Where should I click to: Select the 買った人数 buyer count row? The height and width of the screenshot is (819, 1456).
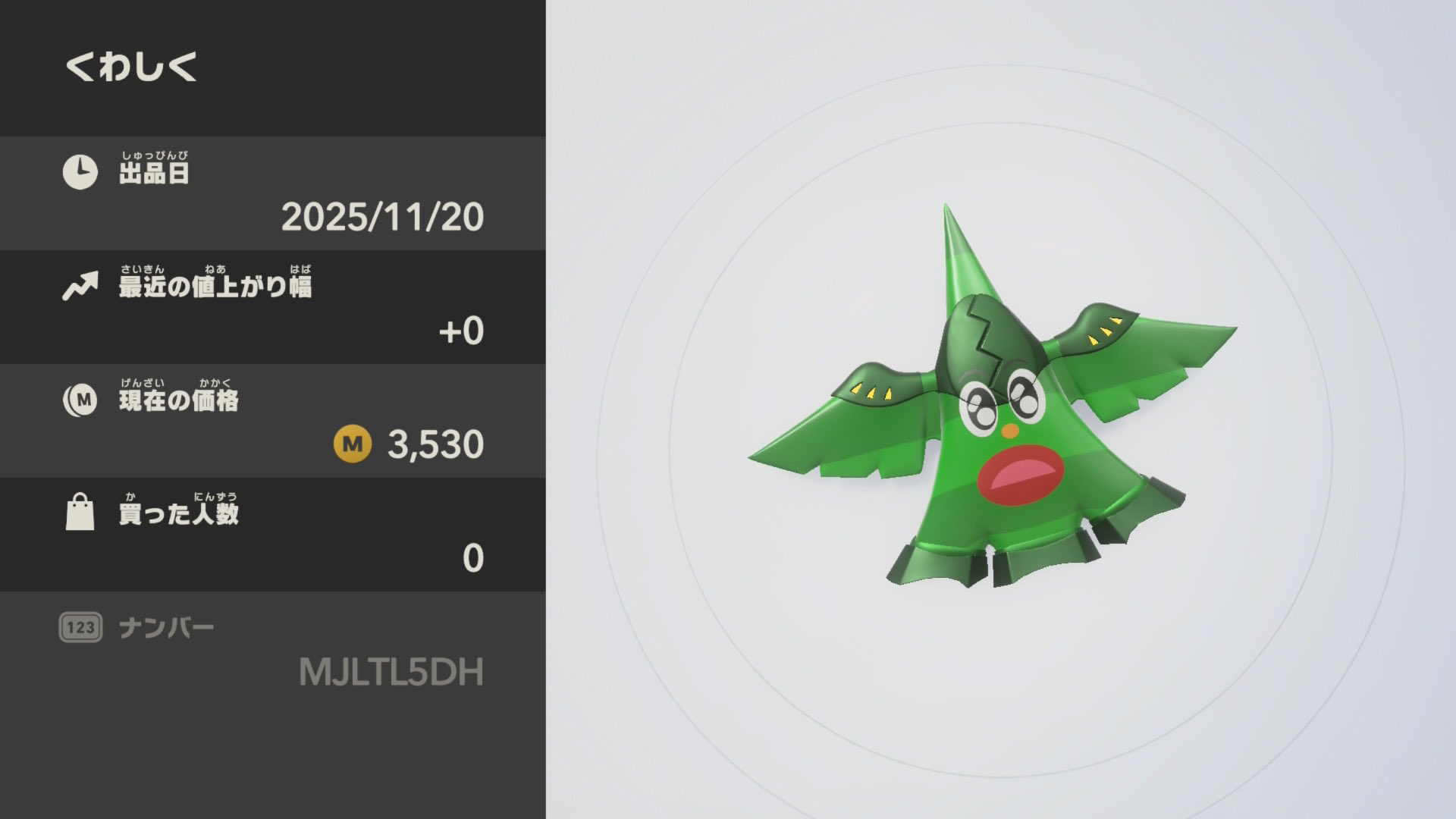click(x=273, y=535)
